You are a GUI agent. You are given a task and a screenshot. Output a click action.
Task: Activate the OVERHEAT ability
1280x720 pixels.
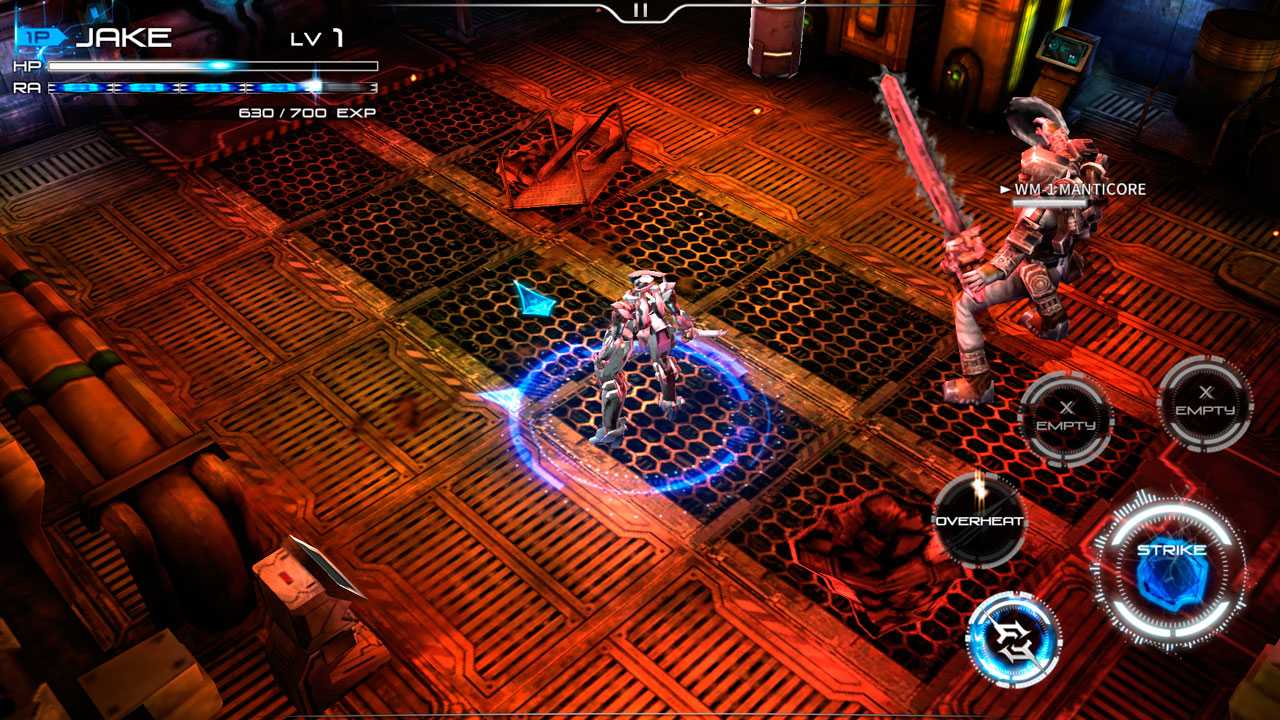(979, 521)
